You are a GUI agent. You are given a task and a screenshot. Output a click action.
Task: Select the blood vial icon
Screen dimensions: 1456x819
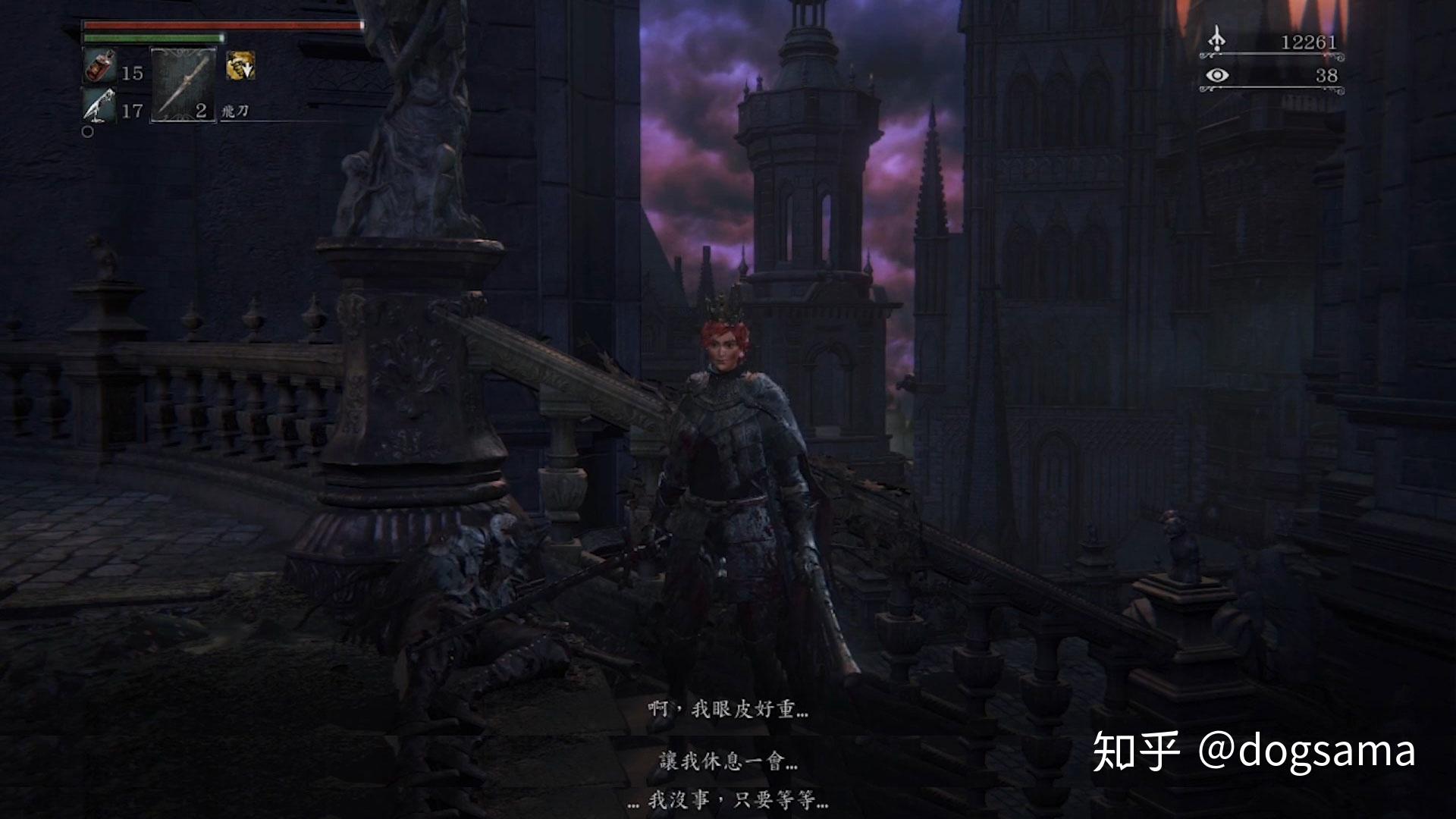click(x=99, y=67)
